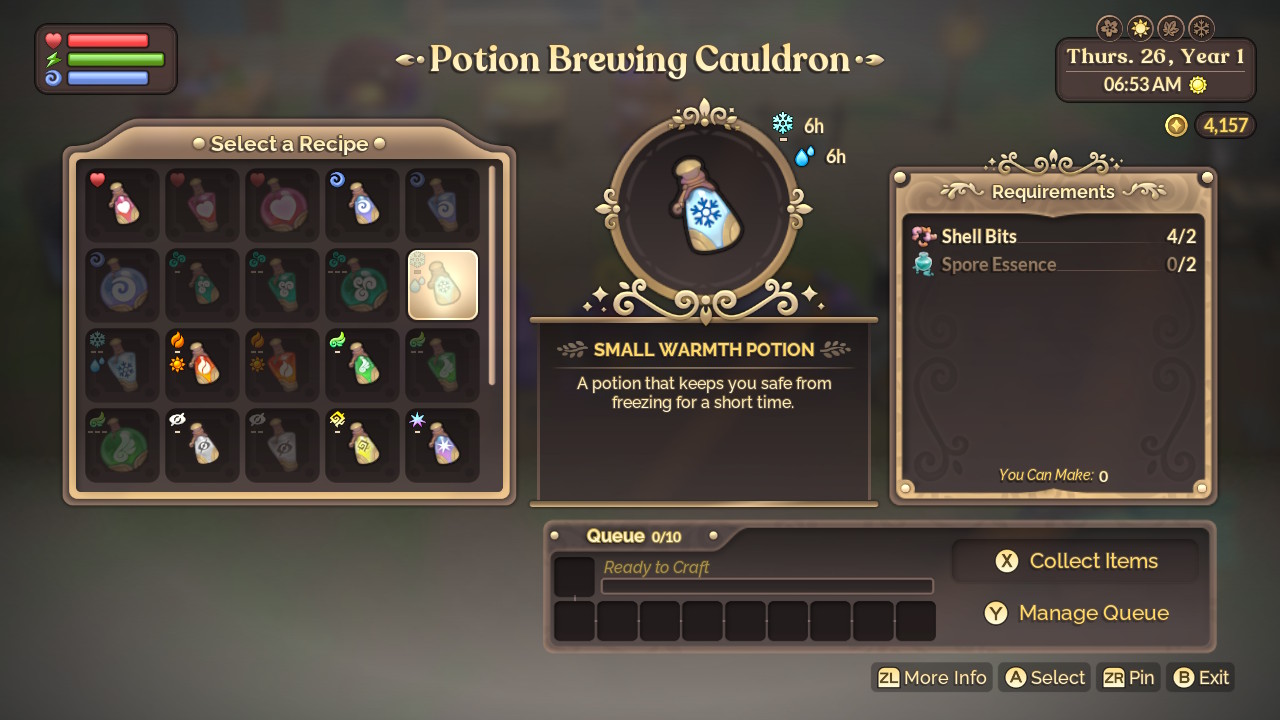The width and height of the screenshot is (1280, 720).
Task: Show More Info for the recipe
Action: 932,678
